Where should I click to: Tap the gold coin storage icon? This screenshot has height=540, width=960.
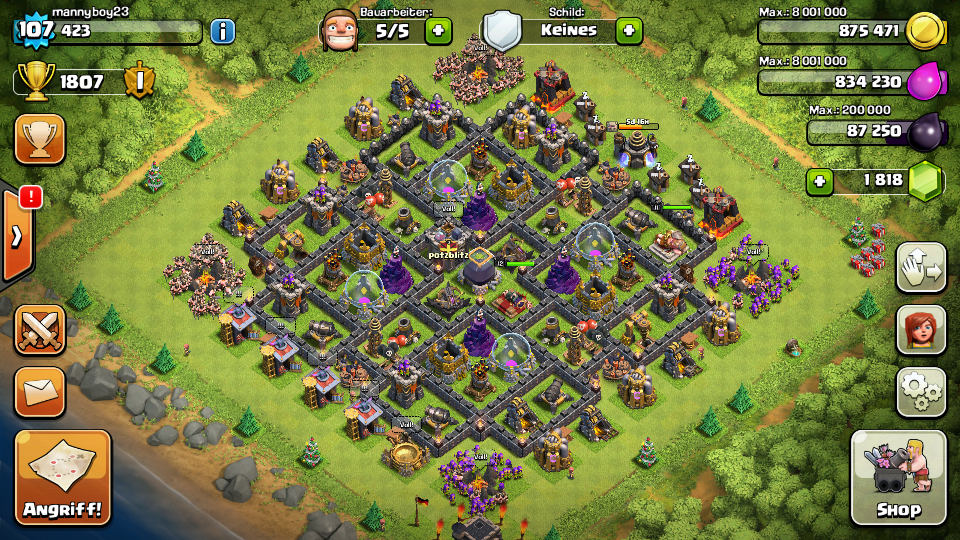[926, 31]
